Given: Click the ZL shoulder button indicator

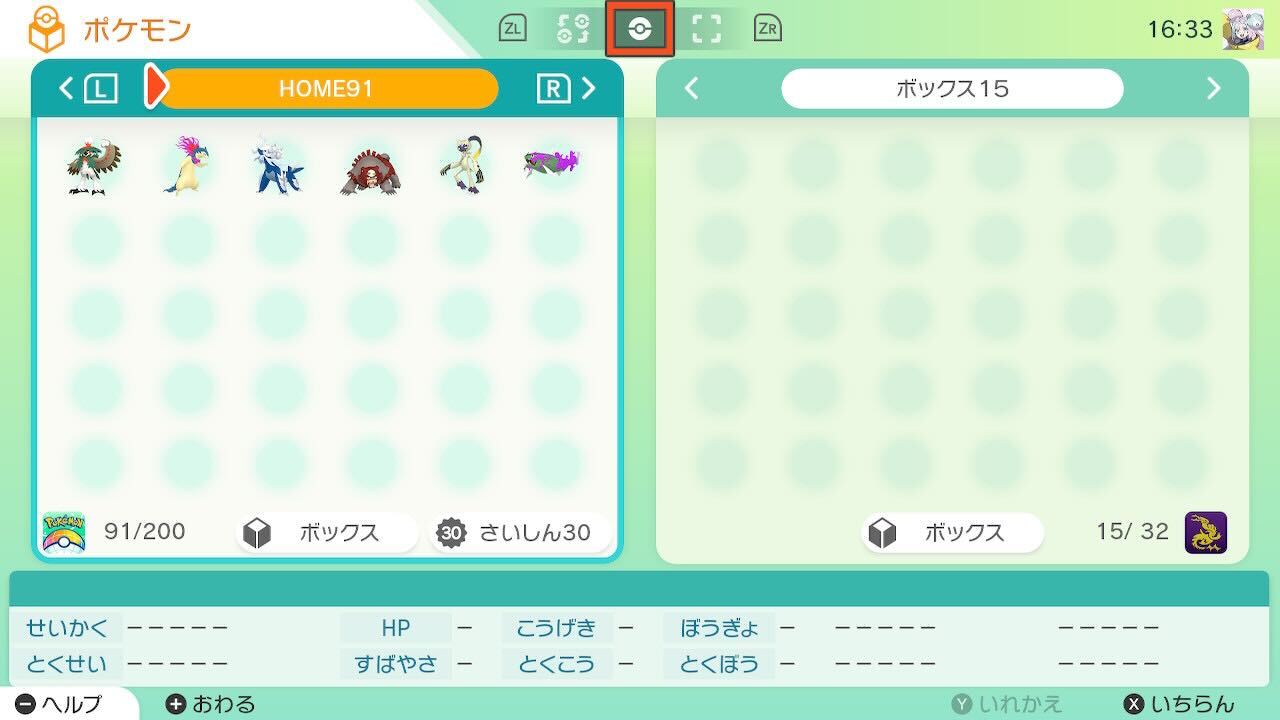Looking at the screenshot, I should tap(513, 29).
